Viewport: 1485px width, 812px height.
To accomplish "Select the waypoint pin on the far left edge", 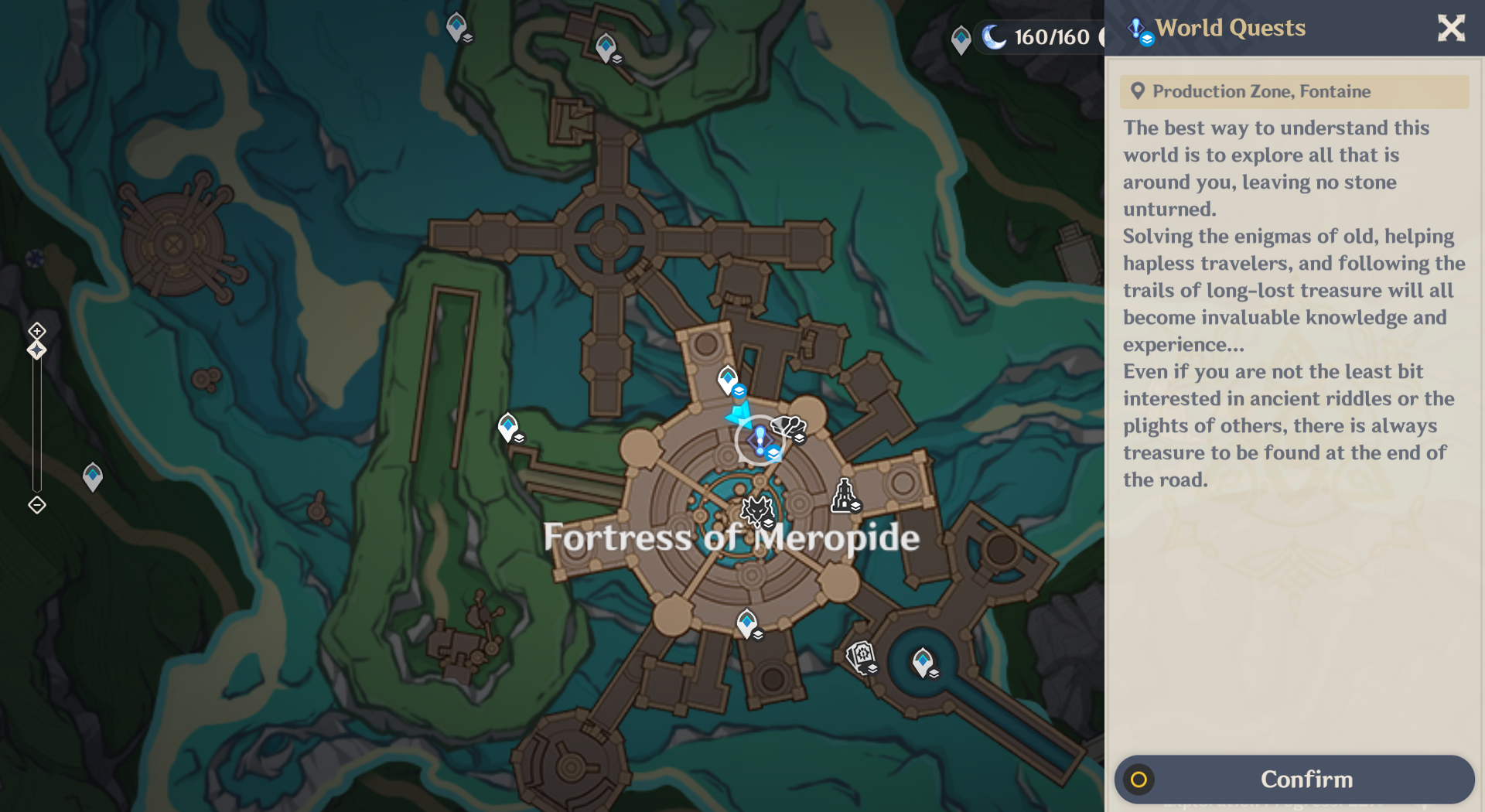I will click(92, 476).
